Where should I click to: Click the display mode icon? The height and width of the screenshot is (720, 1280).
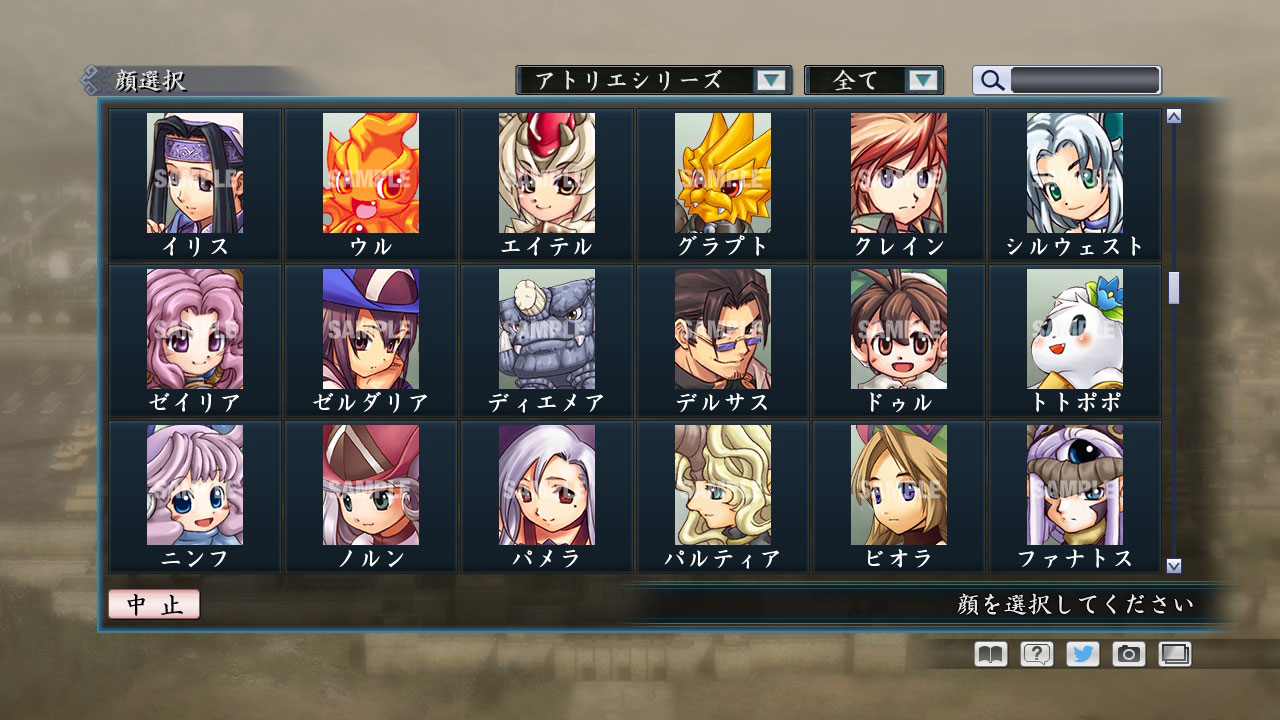coord(1176,654)
